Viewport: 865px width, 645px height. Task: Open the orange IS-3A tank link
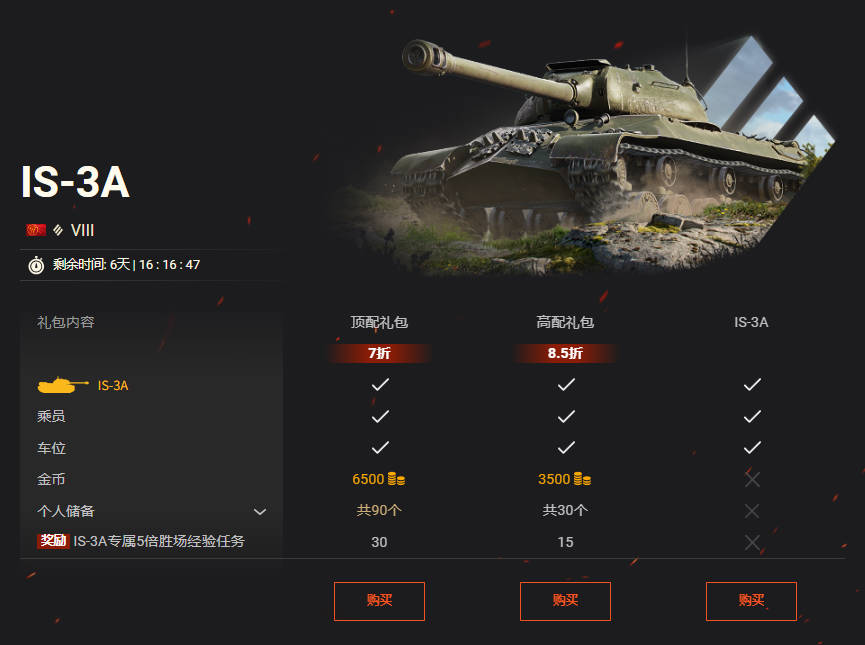click(113, 385)
